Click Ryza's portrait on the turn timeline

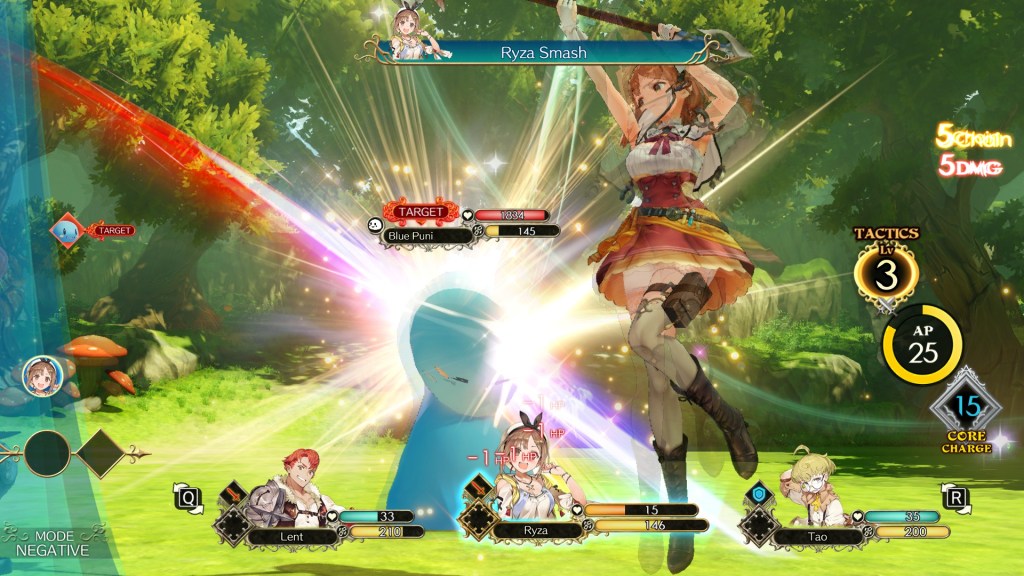(38, 375)
